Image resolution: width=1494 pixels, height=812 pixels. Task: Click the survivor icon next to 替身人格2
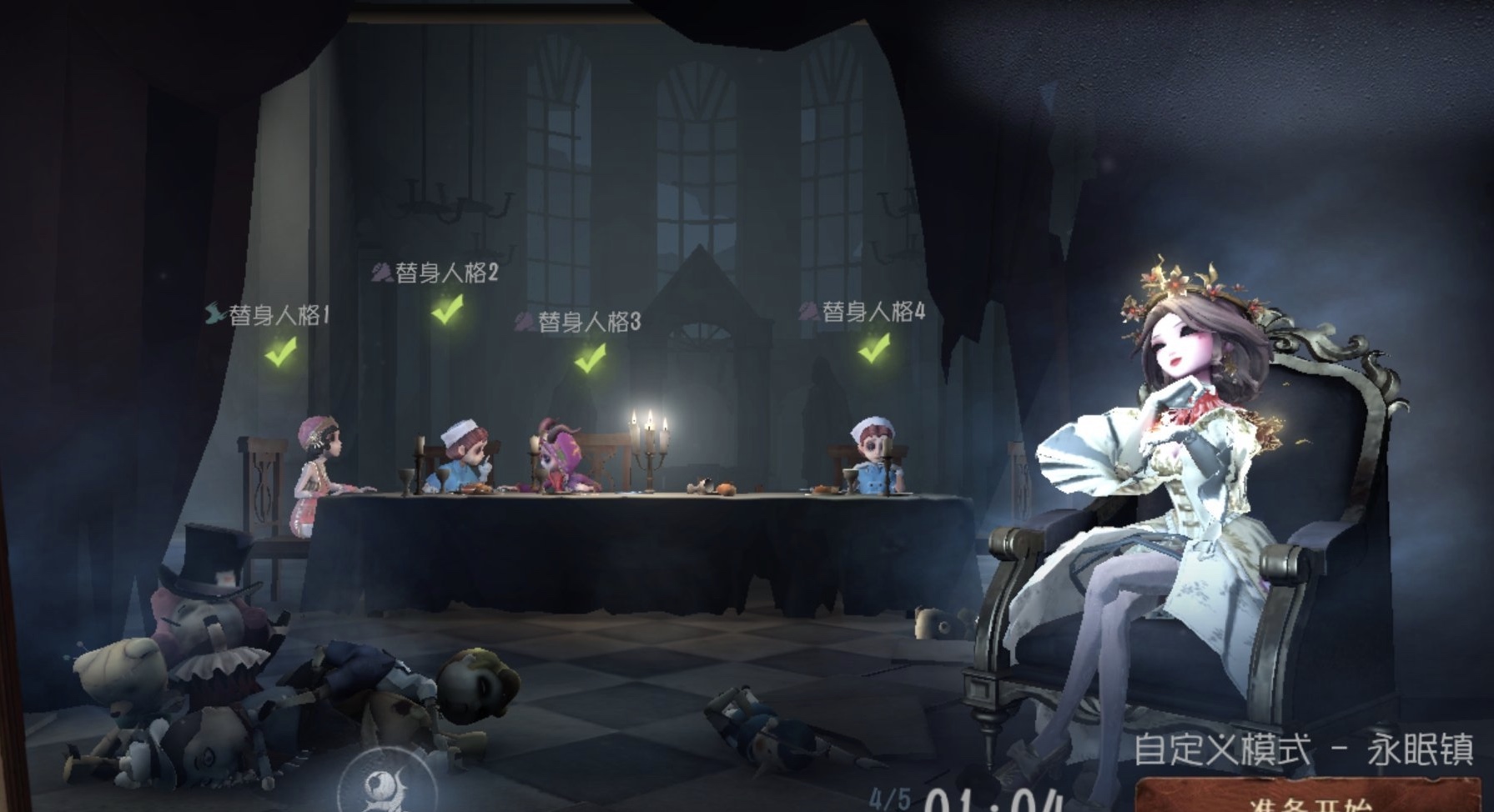[383, 273]
